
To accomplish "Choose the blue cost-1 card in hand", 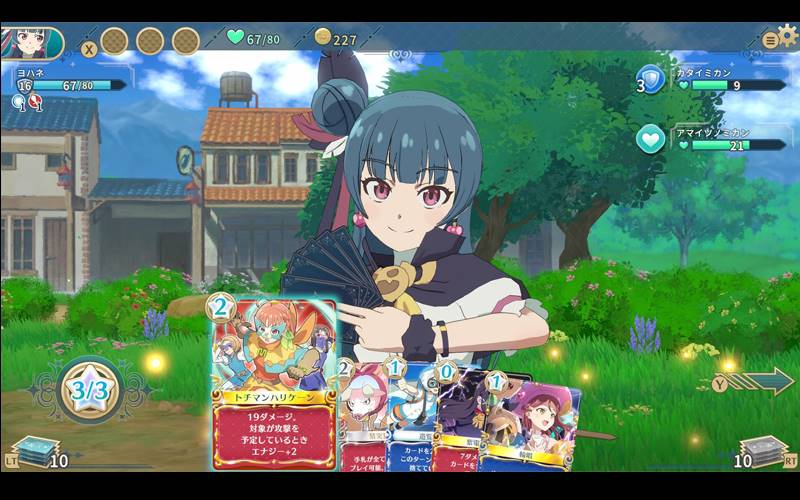I will (411, 425).
